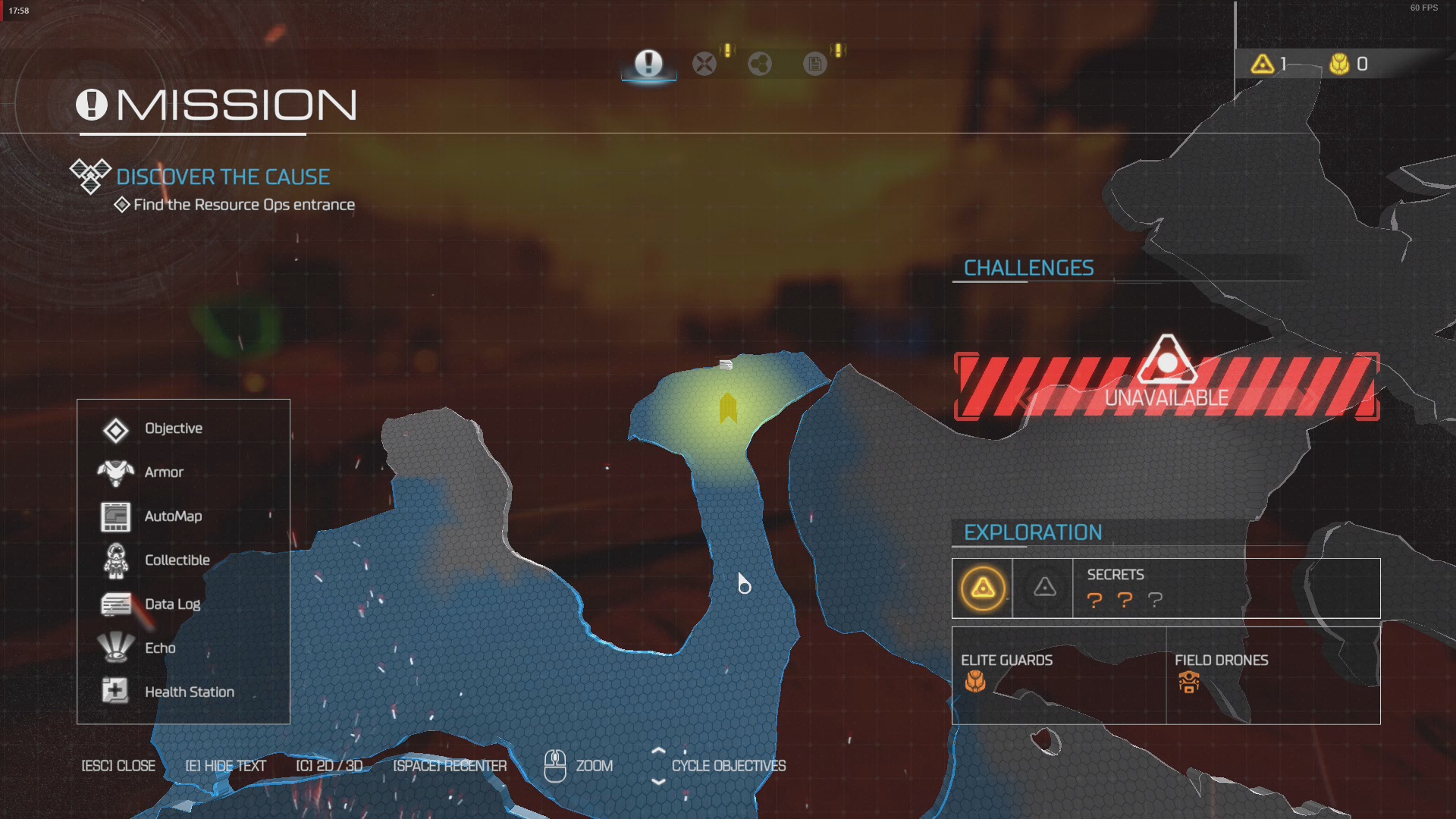Select the Data Log icon in the legend
This screenshot has height=819, width=1456.
click(115, 604)
